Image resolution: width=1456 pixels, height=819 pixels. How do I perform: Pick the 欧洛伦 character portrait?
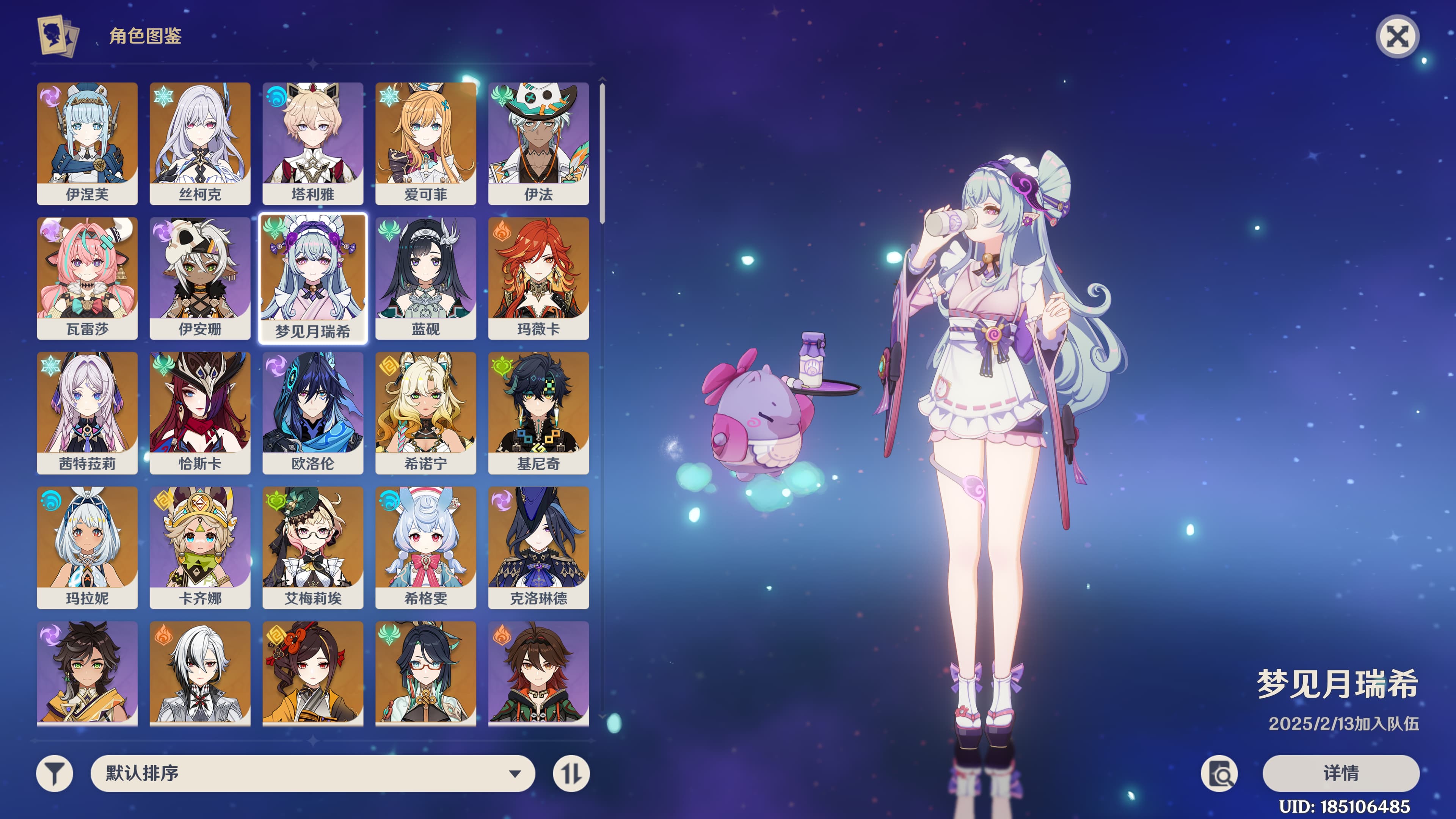[x=312, y=413]
